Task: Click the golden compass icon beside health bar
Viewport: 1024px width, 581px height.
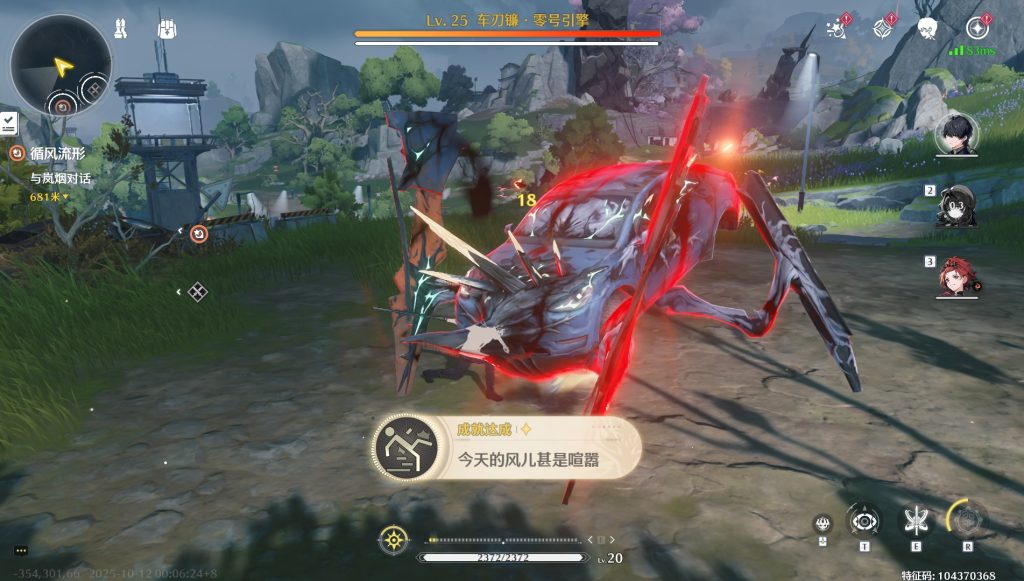Action: point(394,540)
